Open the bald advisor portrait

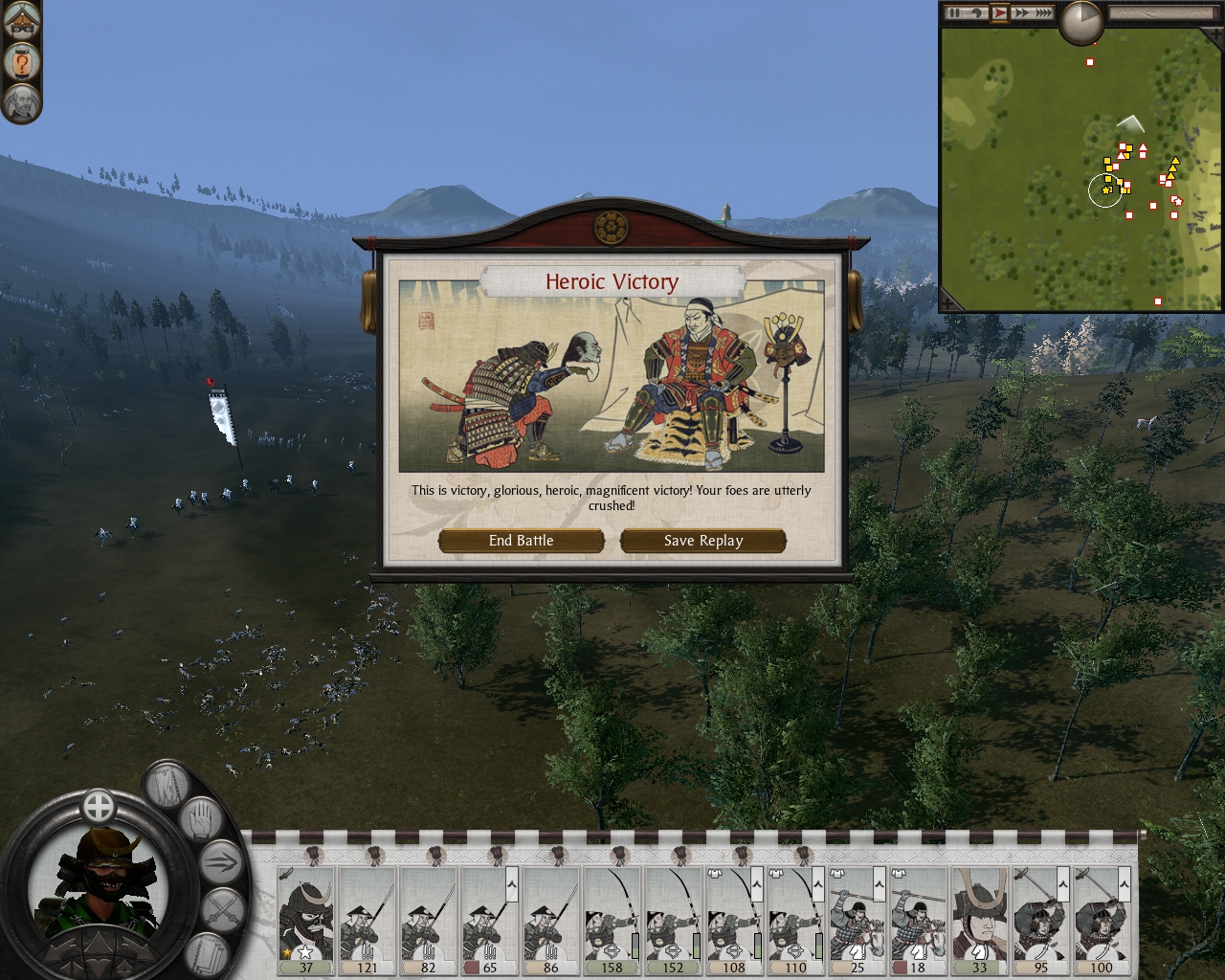pos(20,102)
